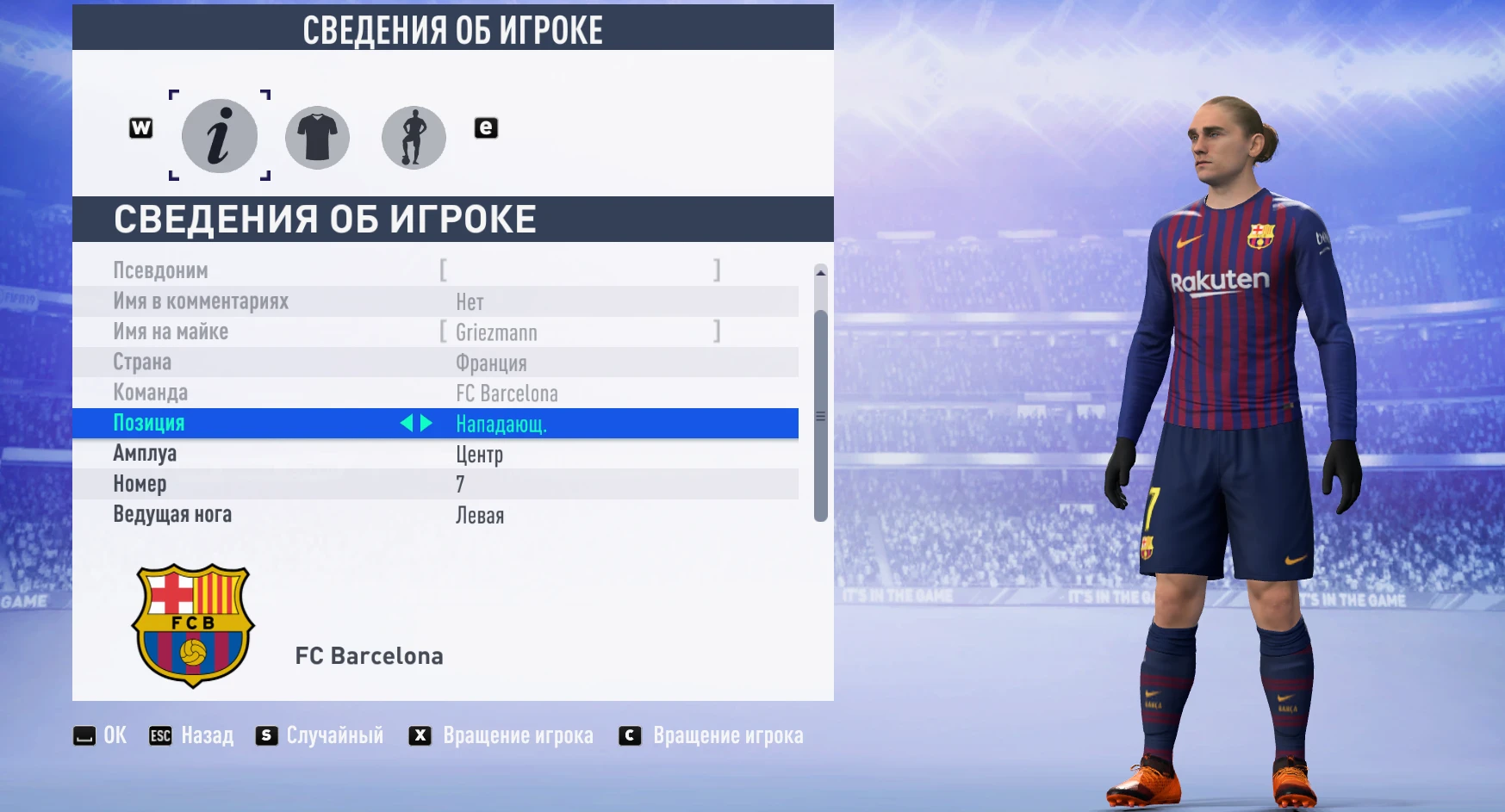Open the player appearance figure icon
Image resolution: width=1505 pixels, height=812 pixels.
point(414,136)
